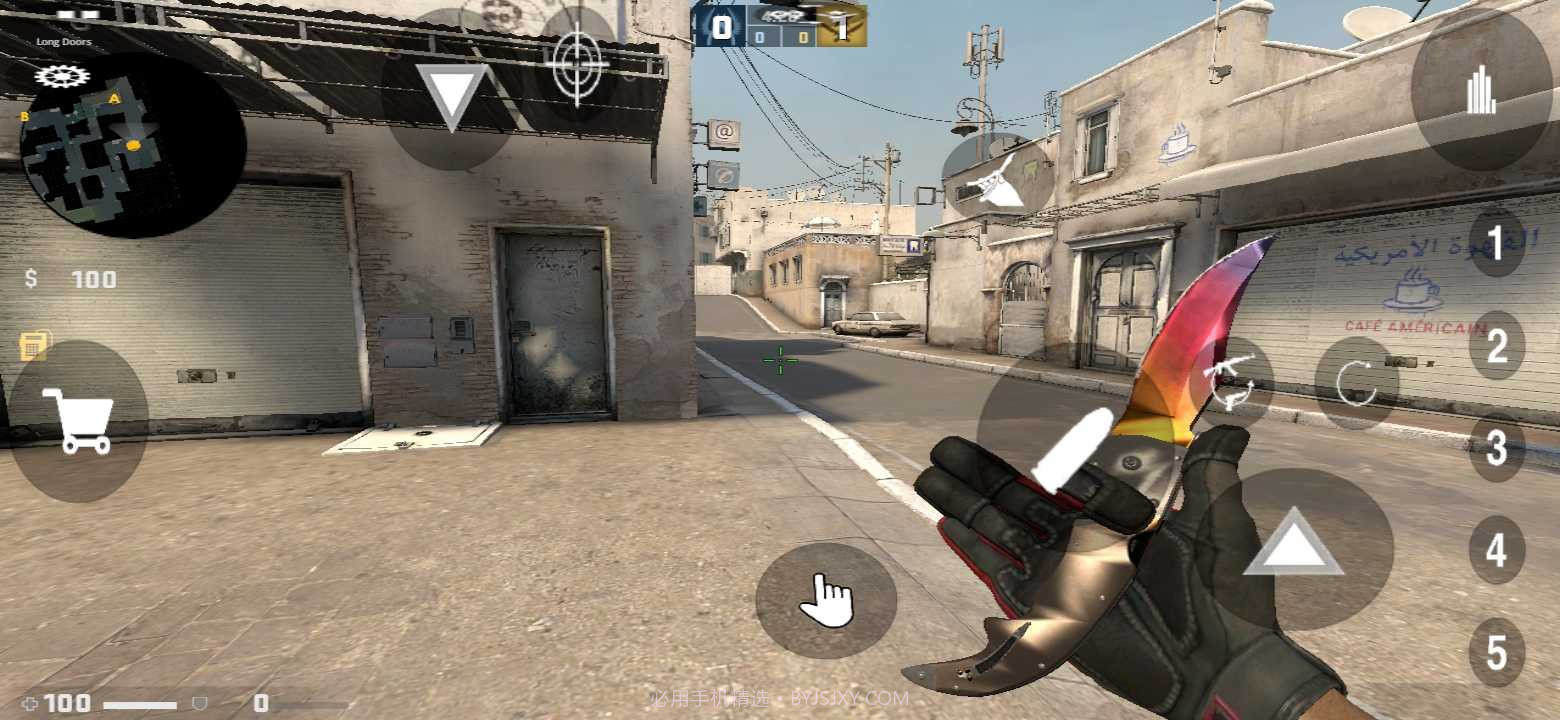The width and height of the screenshot is (1560, 720).
Task: Jump with the upward triangle button
Action: point(1293,546)
